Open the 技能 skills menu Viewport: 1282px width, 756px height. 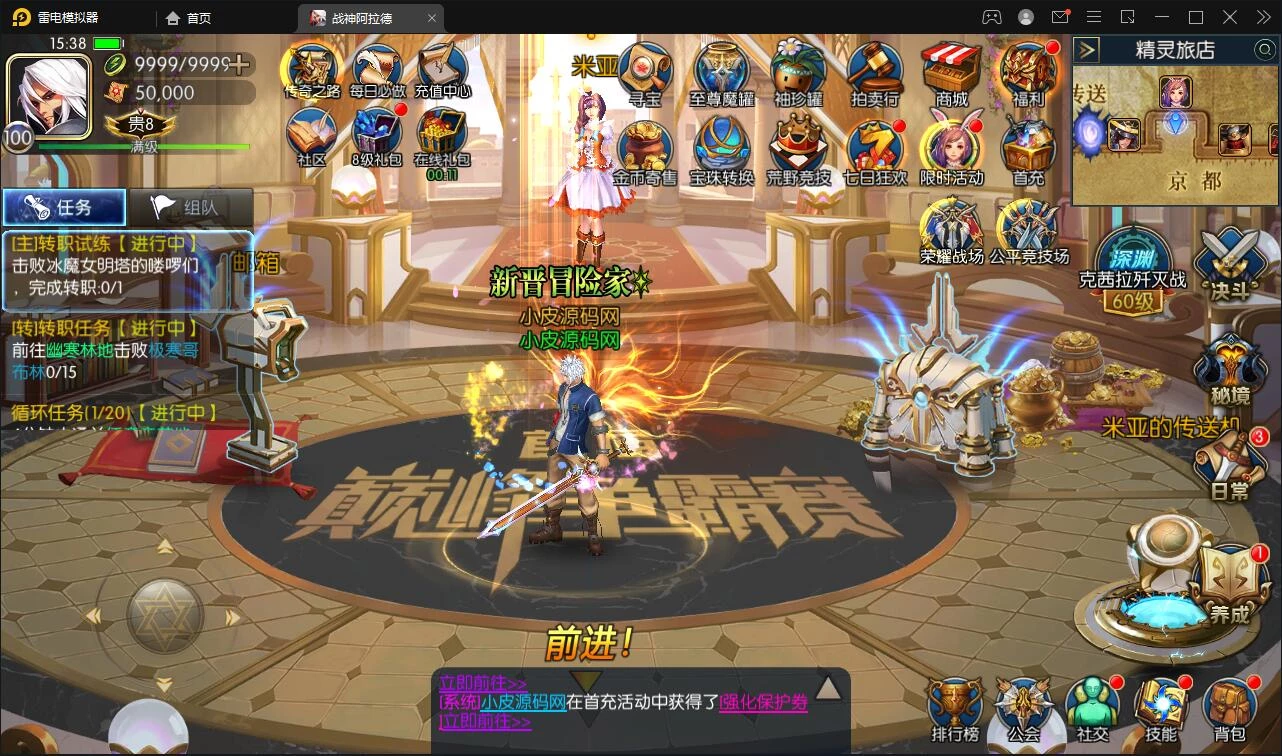point(1160,707)
